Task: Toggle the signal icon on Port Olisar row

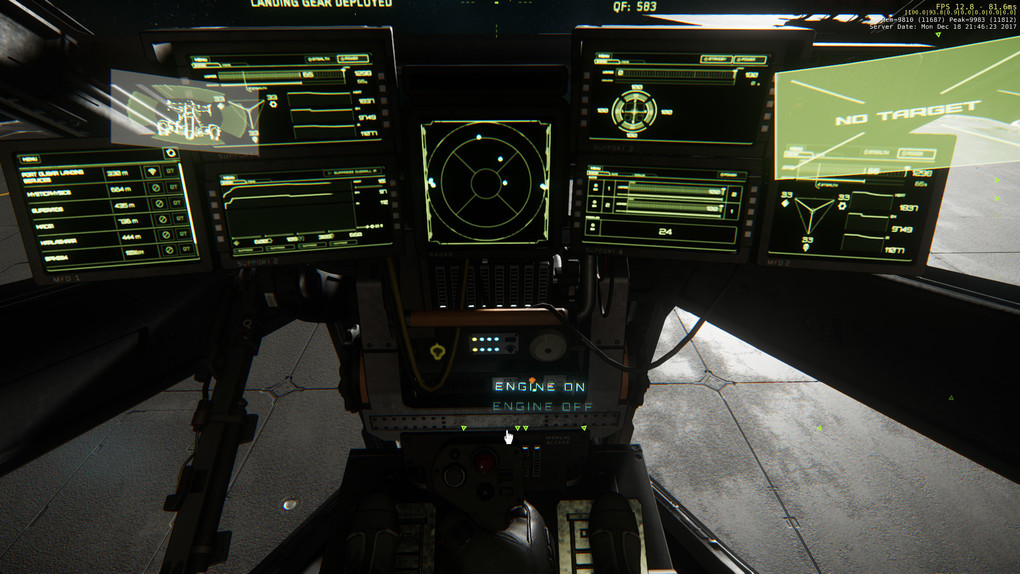Action: (x=153, y=173)
